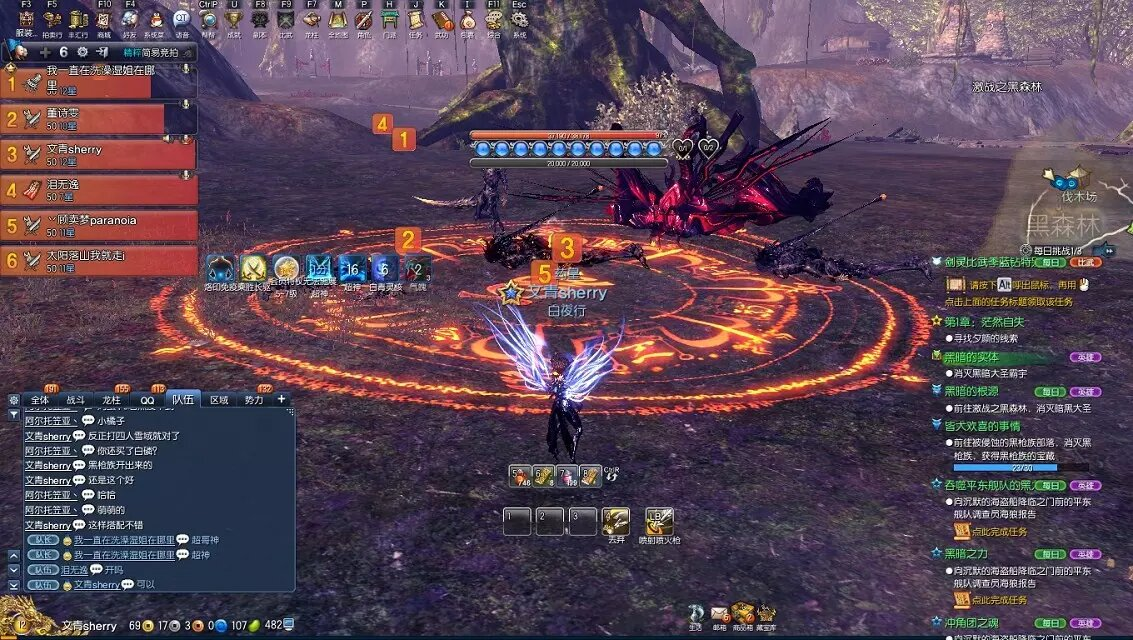Select party member 泪无逸 in the party list
The image size is (1133, 640).
click(x=98, y=190)
